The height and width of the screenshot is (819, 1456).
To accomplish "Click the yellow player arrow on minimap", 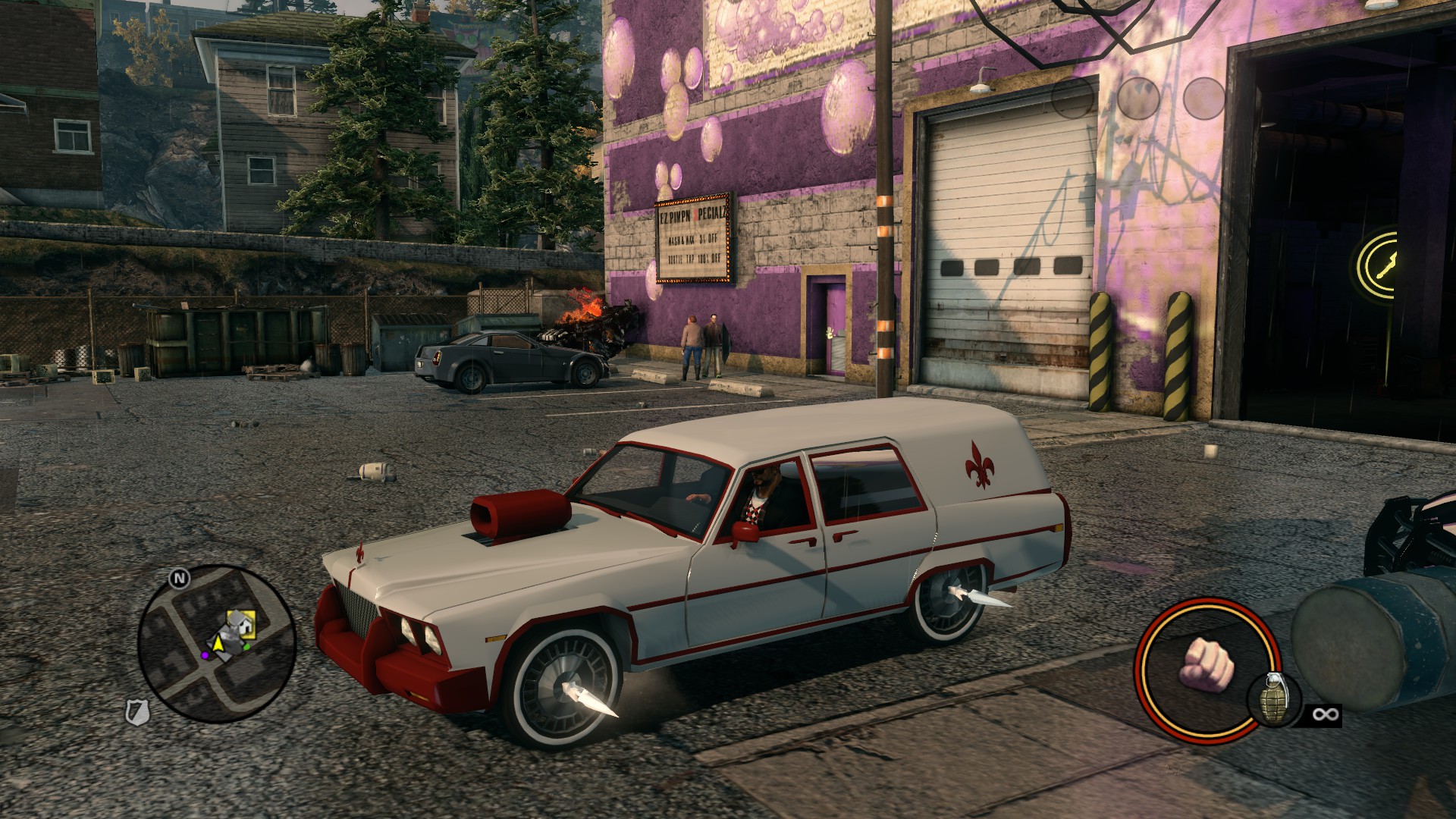I will [x=219, y=644].
